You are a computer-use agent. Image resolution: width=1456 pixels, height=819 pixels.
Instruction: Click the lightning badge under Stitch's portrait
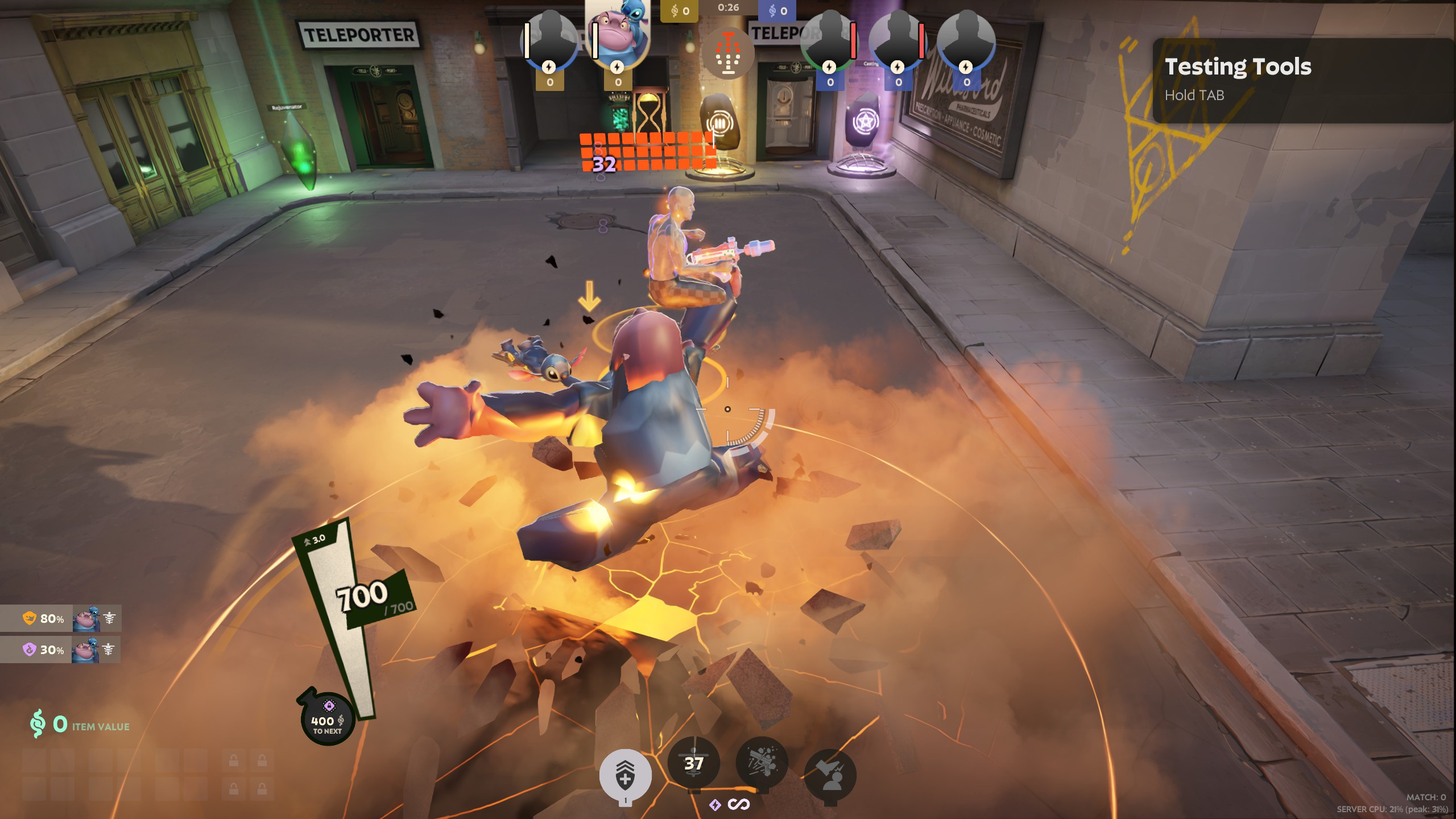(x=616, y=67)
